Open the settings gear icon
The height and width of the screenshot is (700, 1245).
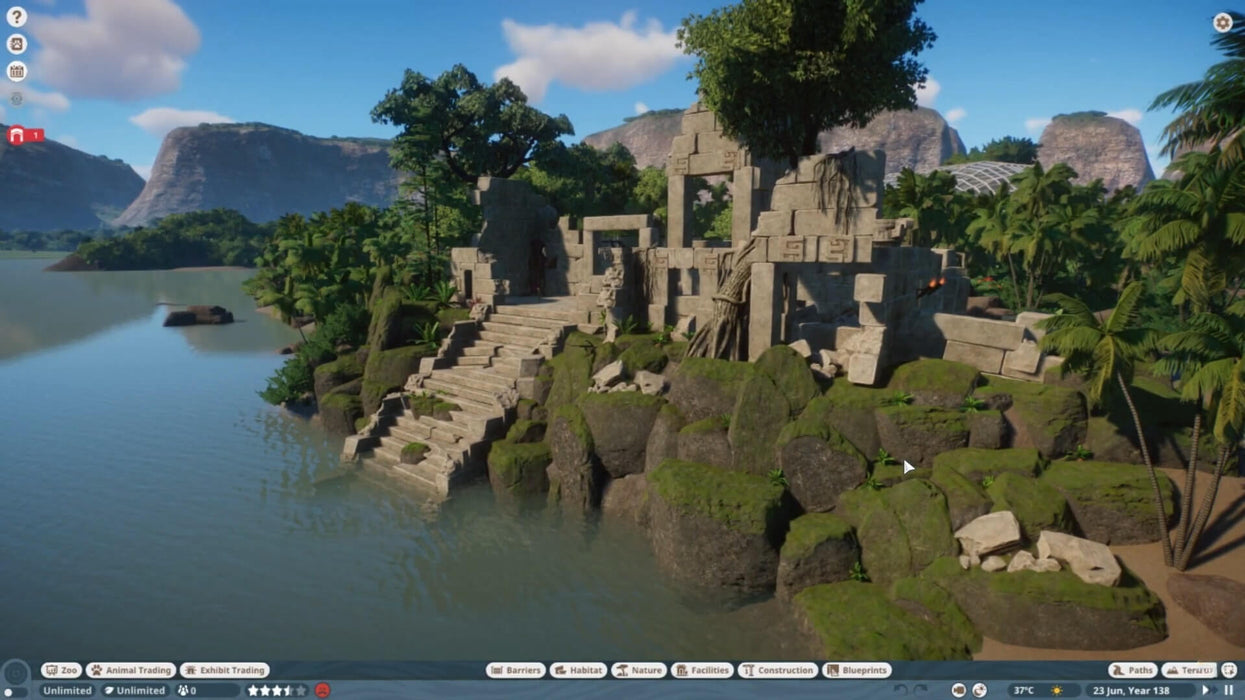pyautogui.click(x=1222, y=22)
